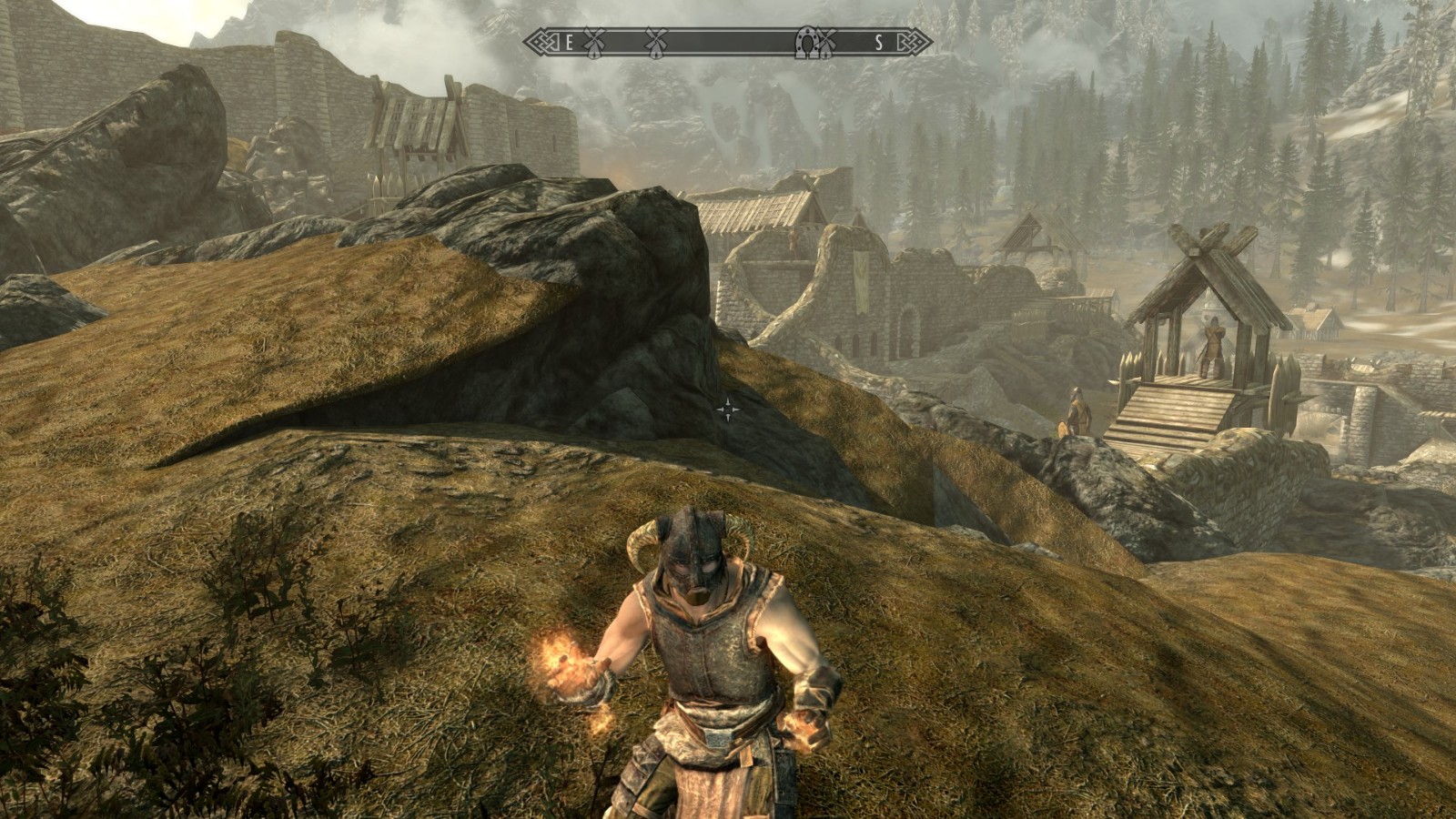Click the horseshoe stables marker on the compass
Image resolution: width=1456 pixels, height=819 pixels.
806,42
